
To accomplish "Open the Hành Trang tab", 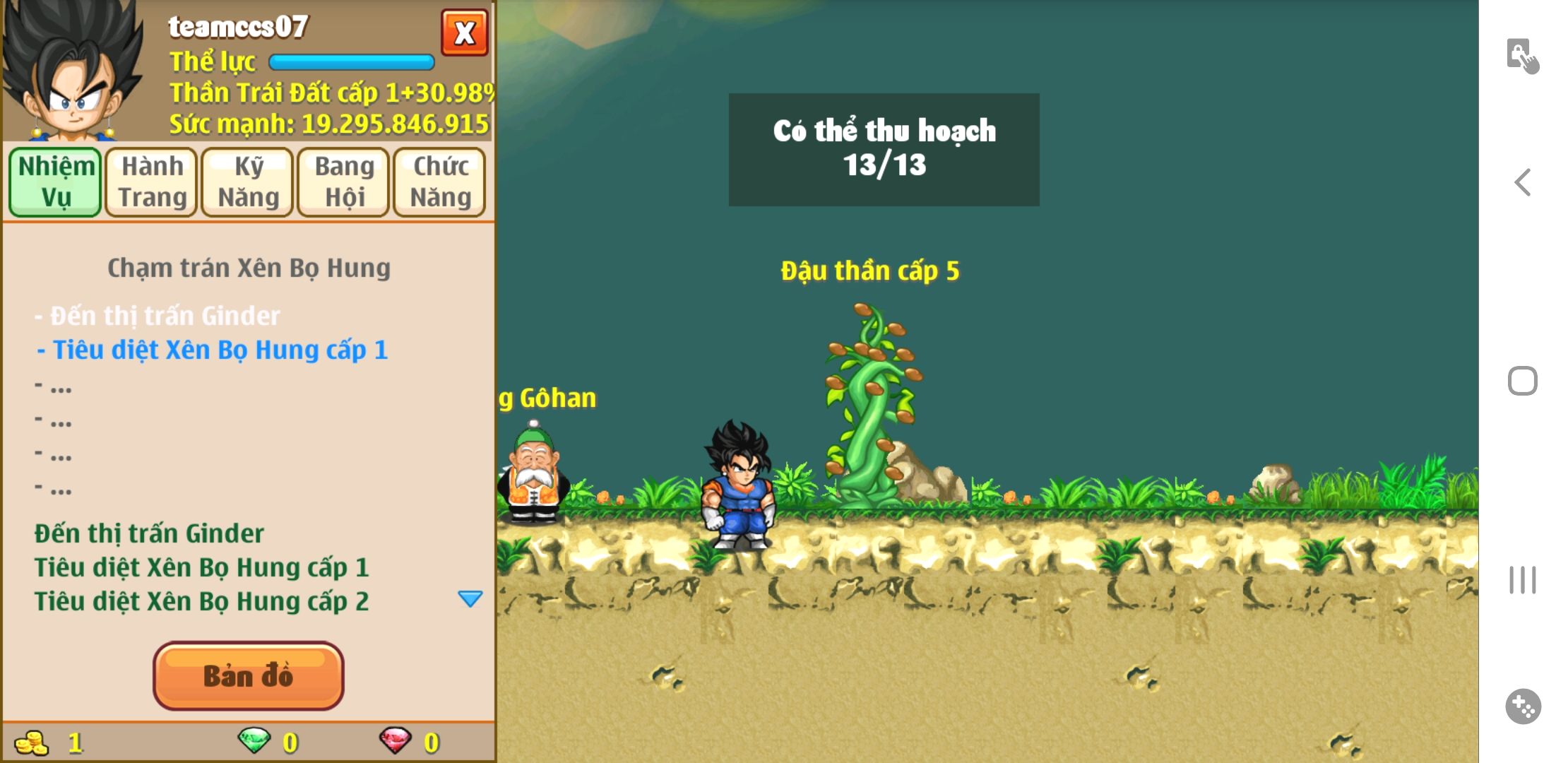I will click(x=152, y=182).
